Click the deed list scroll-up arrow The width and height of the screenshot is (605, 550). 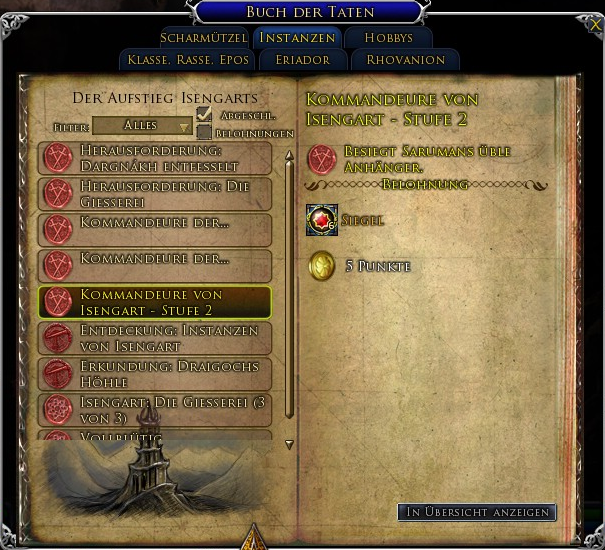coord(289,154)
